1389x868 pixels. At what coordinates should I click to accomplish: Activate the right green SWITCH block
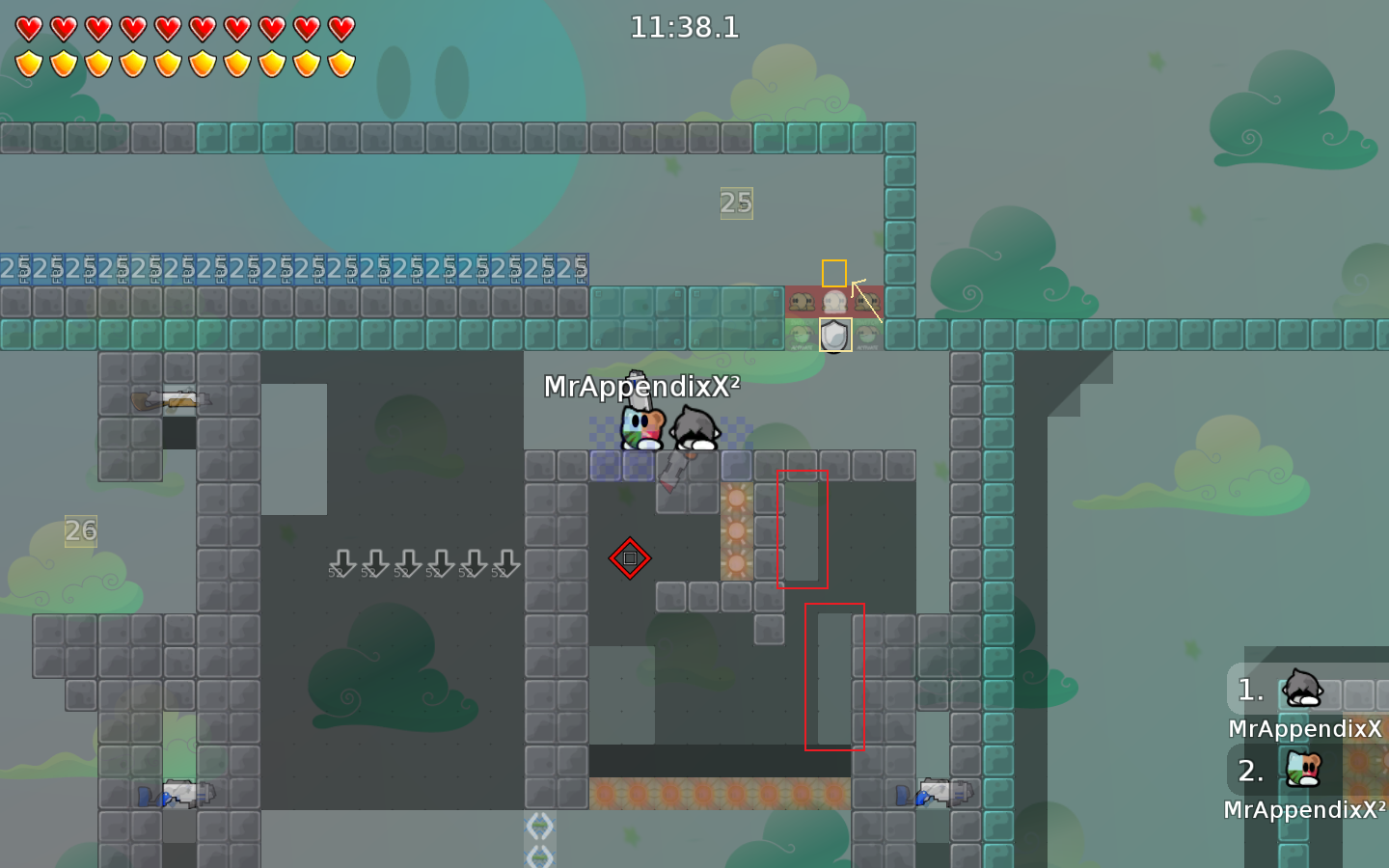[866, 335]
